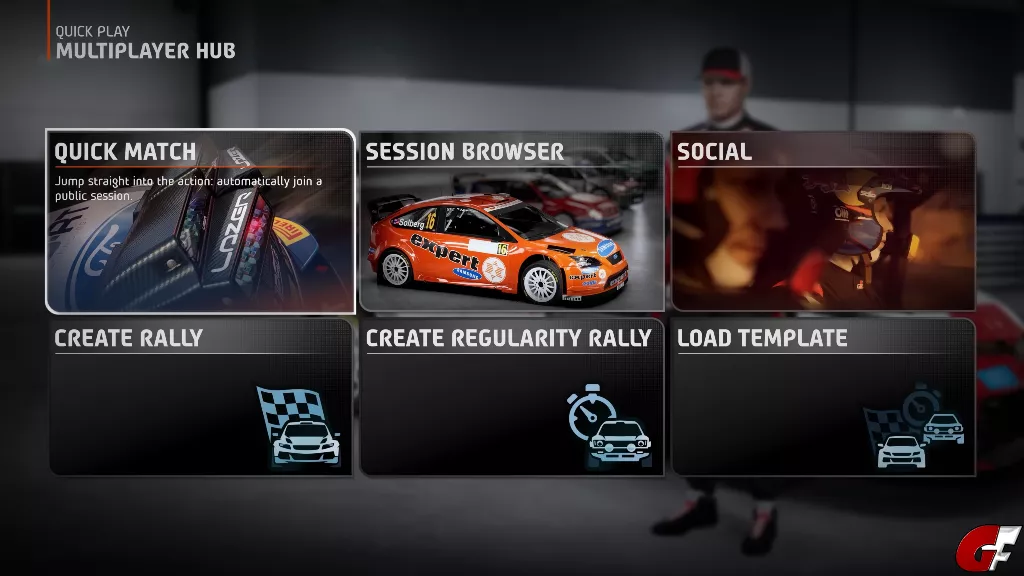The height and width of the screenshot is (576, 1024).
Task: Choose the Load Template tile
Action: [823, 397]
